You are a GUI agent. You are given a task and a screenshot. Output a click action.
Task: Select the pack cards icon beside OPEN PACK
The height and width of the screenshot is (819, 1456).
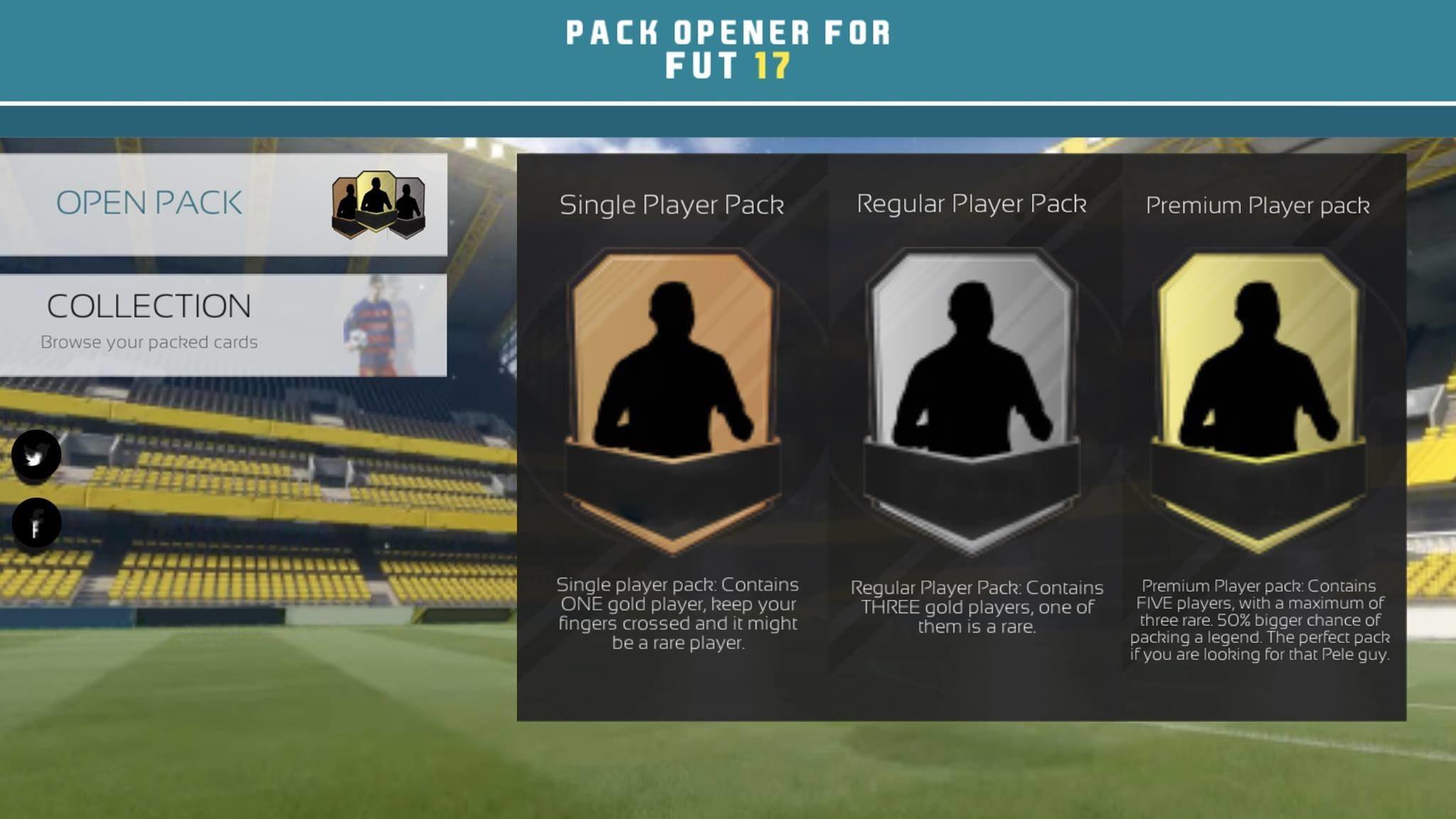coord(377,204)
